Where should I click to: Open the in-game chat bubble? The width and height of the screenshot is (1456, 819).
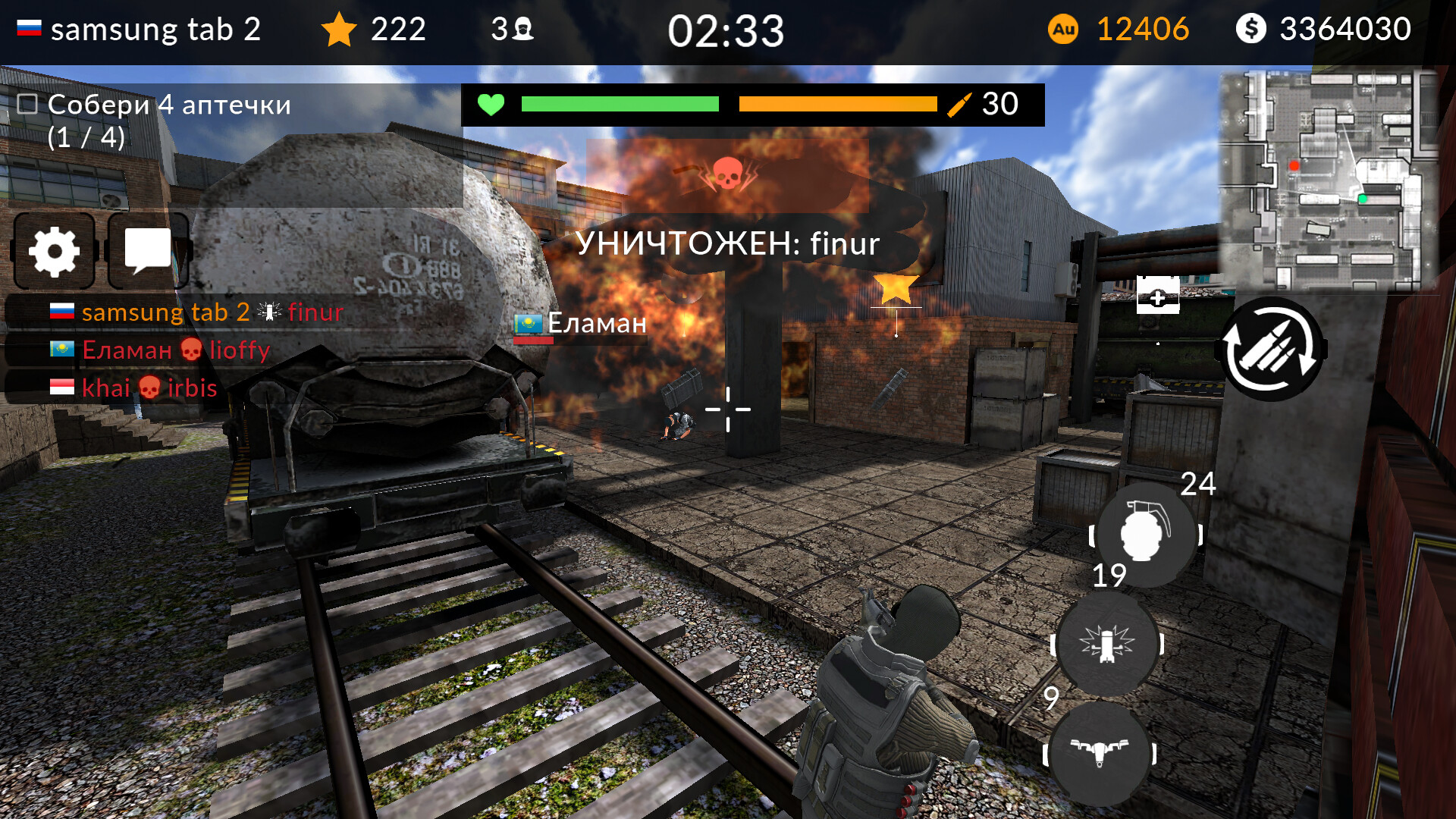[147, 251]
